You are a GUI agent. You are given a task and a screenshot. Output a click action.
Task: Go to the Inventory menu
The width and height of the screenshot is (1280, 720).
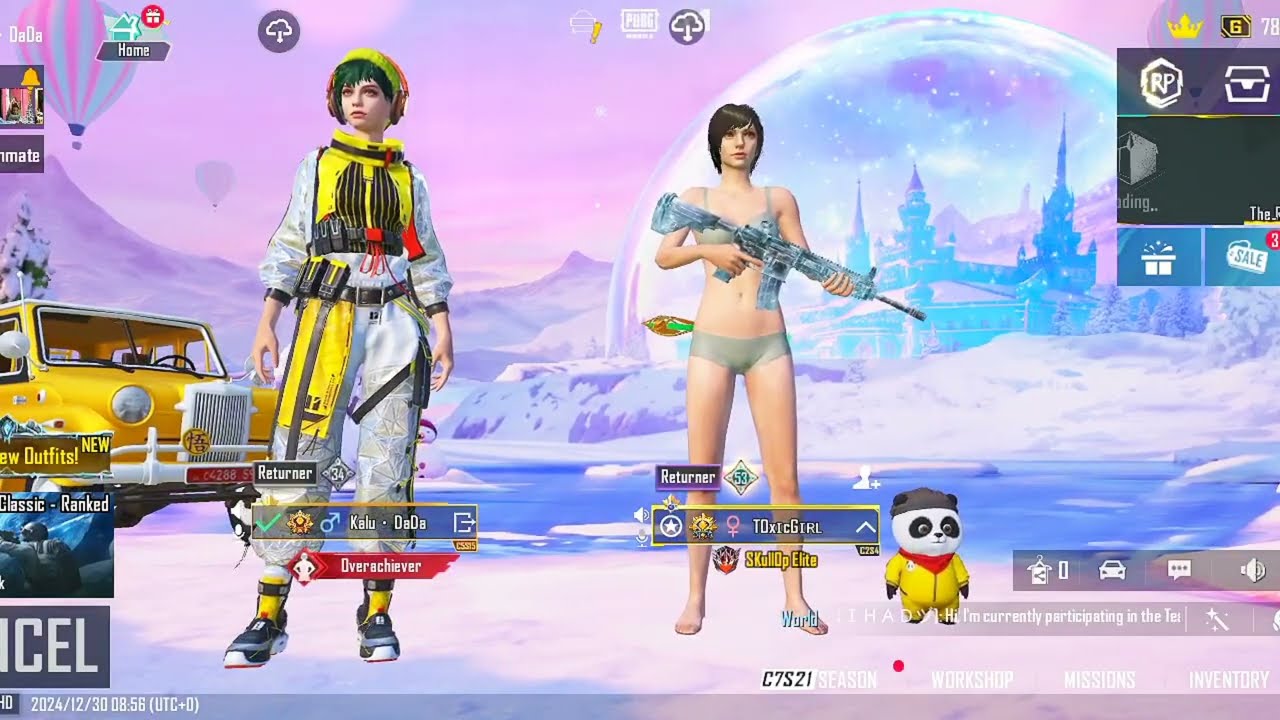tap(1228, 680)
